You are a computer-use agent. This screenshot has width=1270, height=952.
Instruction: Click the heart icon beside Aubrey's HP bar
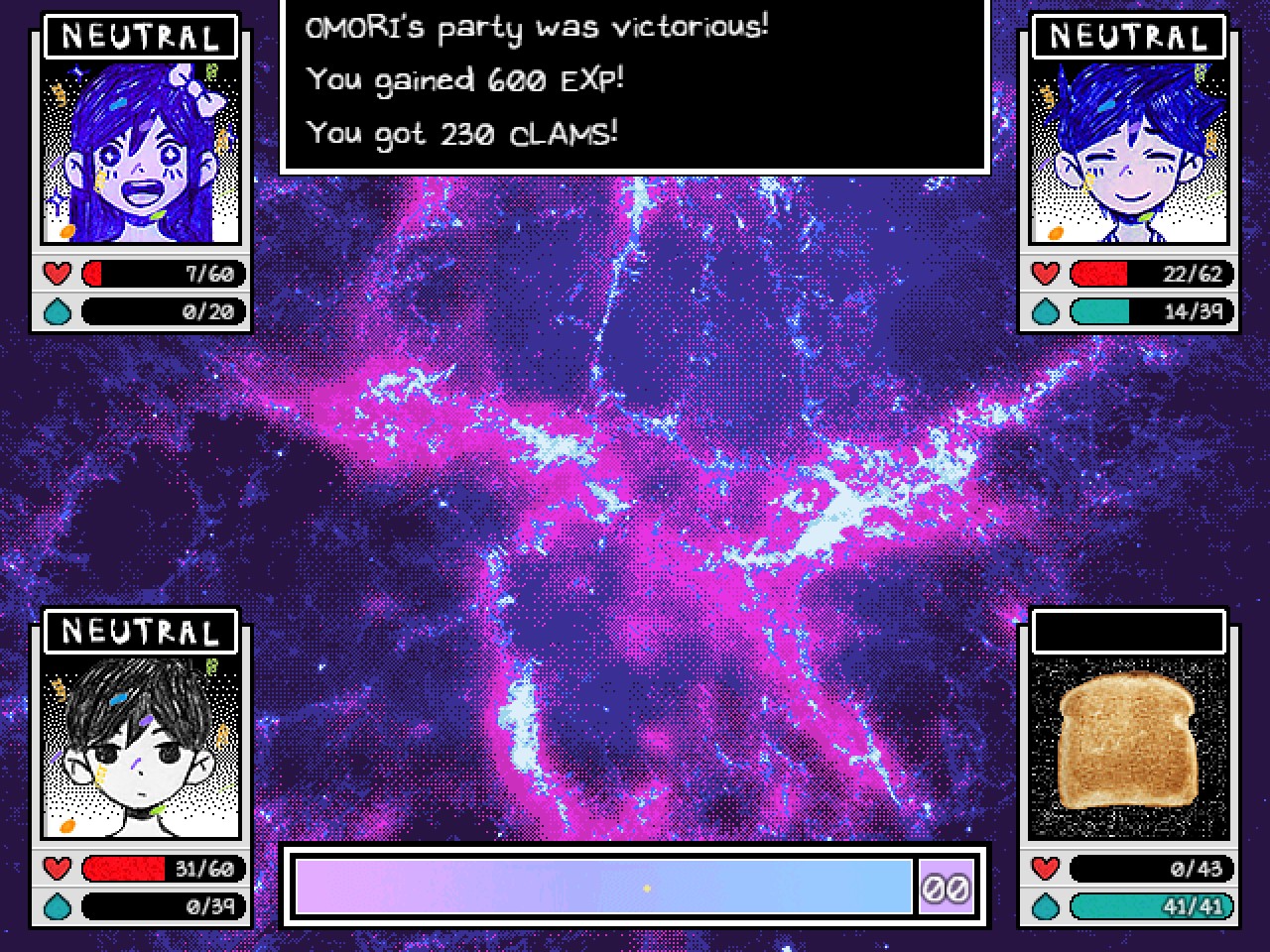point(58,273)
